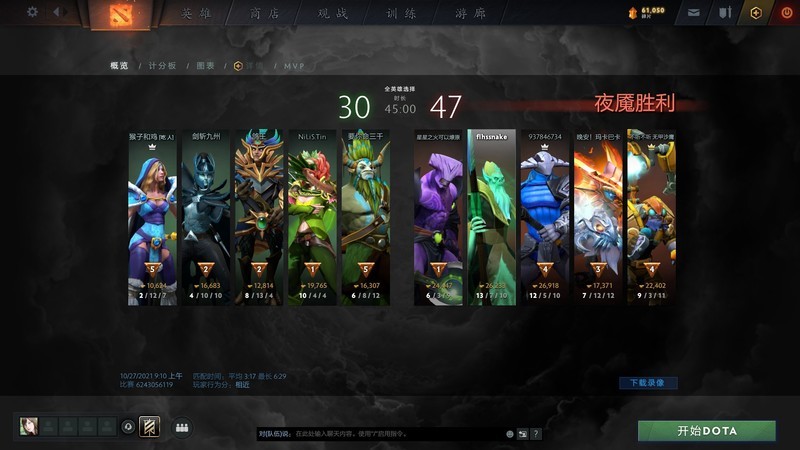Screen dimensions: 800x450
Task: Start a match with 开始DOTA button
Action: (x=707, y=430)
